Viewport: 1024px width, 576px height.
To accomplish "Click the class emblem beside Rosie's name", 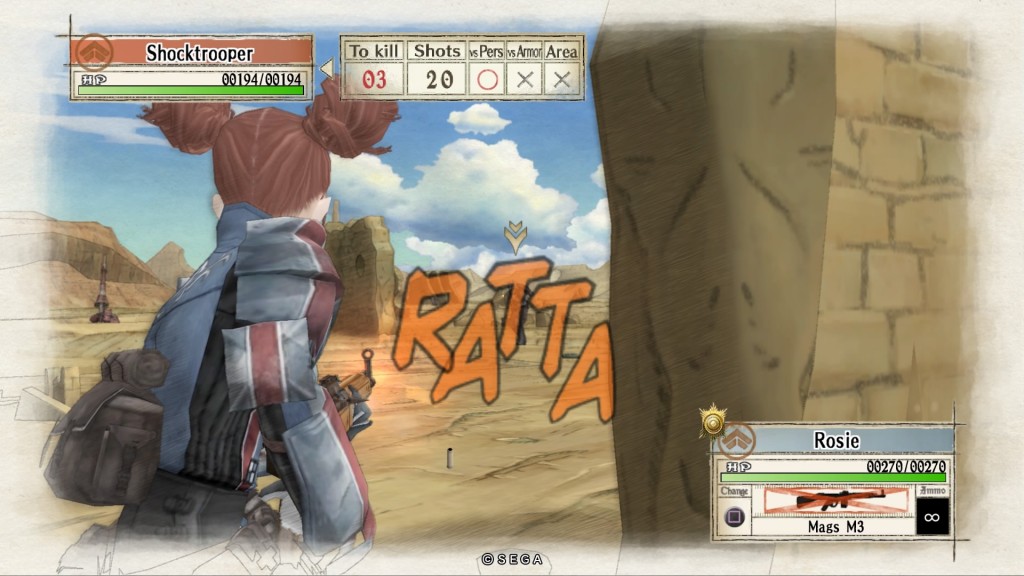I will 740,440.
